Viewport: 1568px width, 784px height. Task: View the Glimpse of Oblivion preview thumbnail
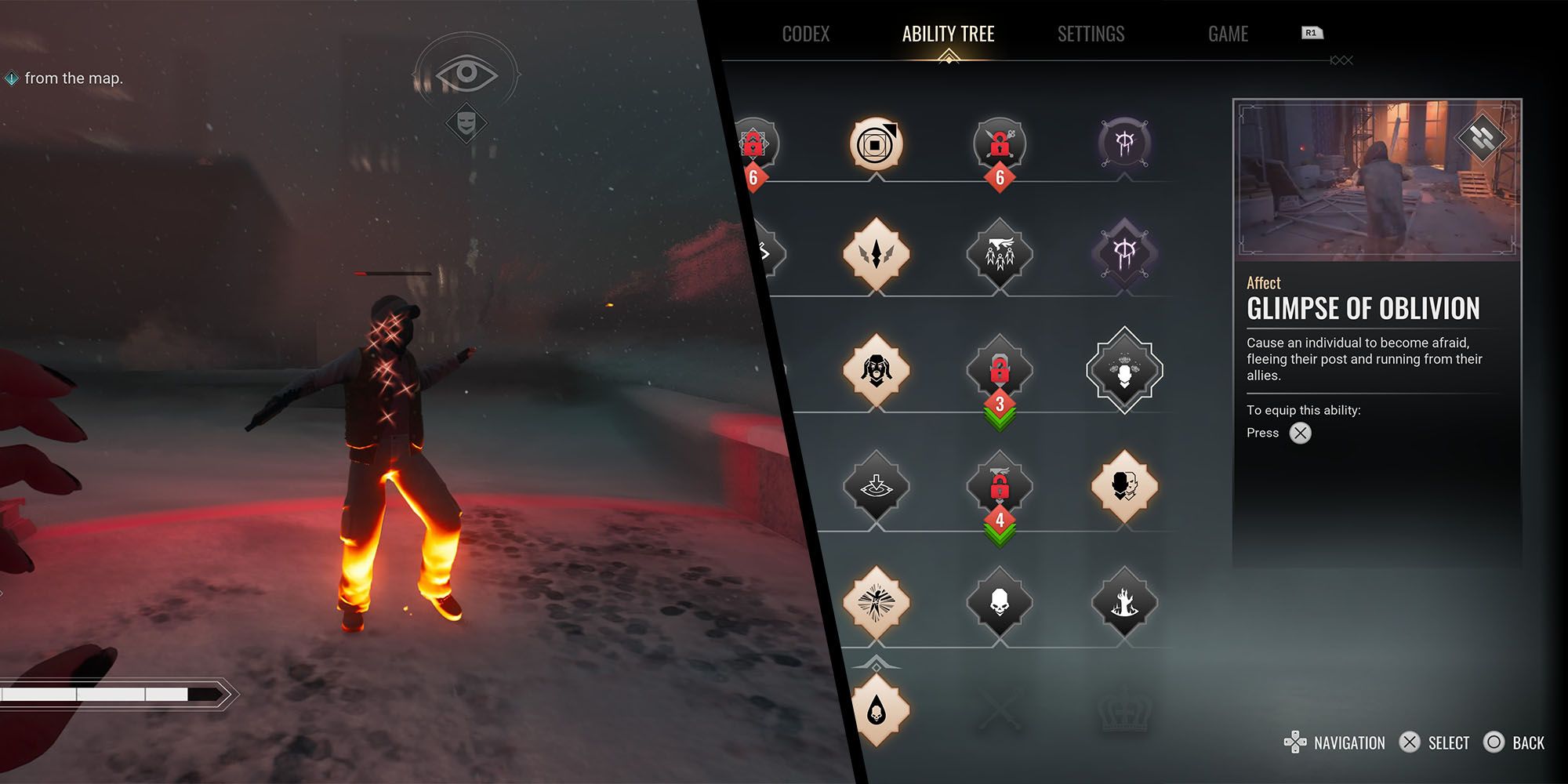pos(1377,179)
